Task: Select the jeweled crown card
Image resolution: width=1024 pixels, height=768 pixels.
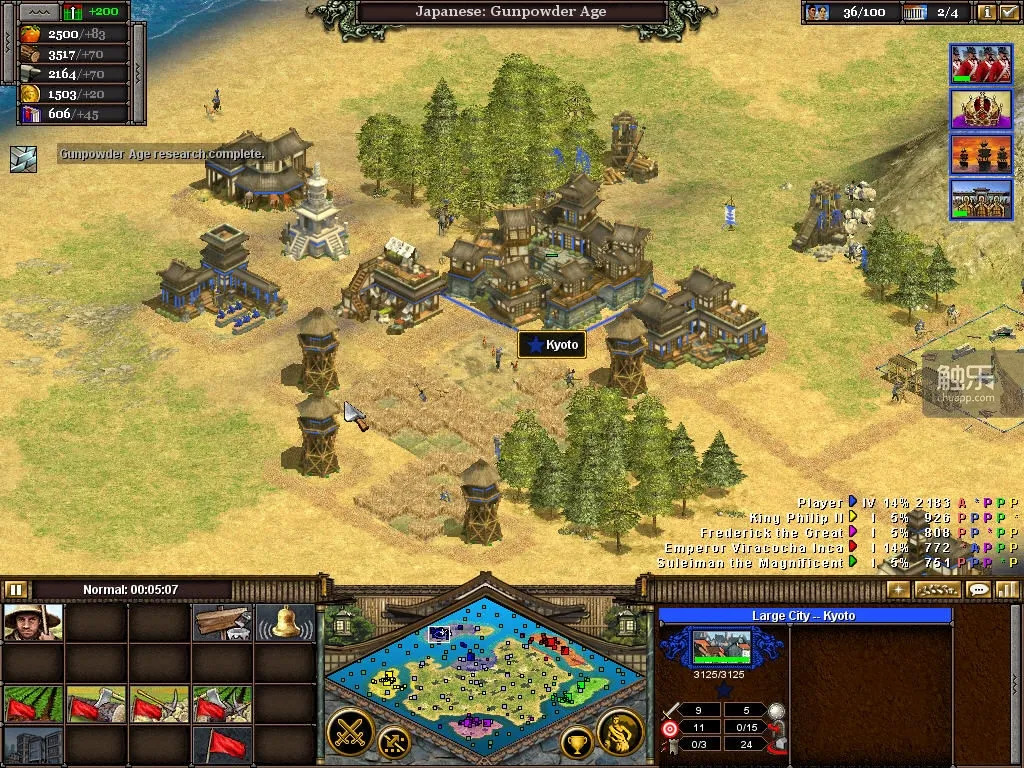Action: click(981, 109)
